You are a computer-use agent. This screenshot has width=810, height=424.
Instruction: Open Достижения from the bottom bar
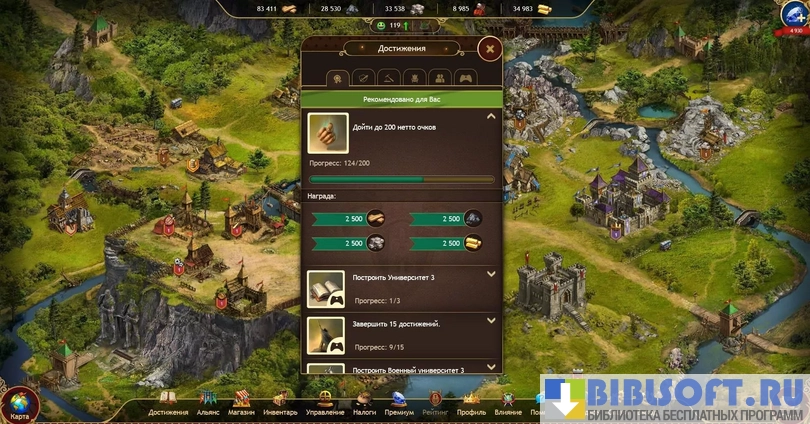[x=168, y=403]
